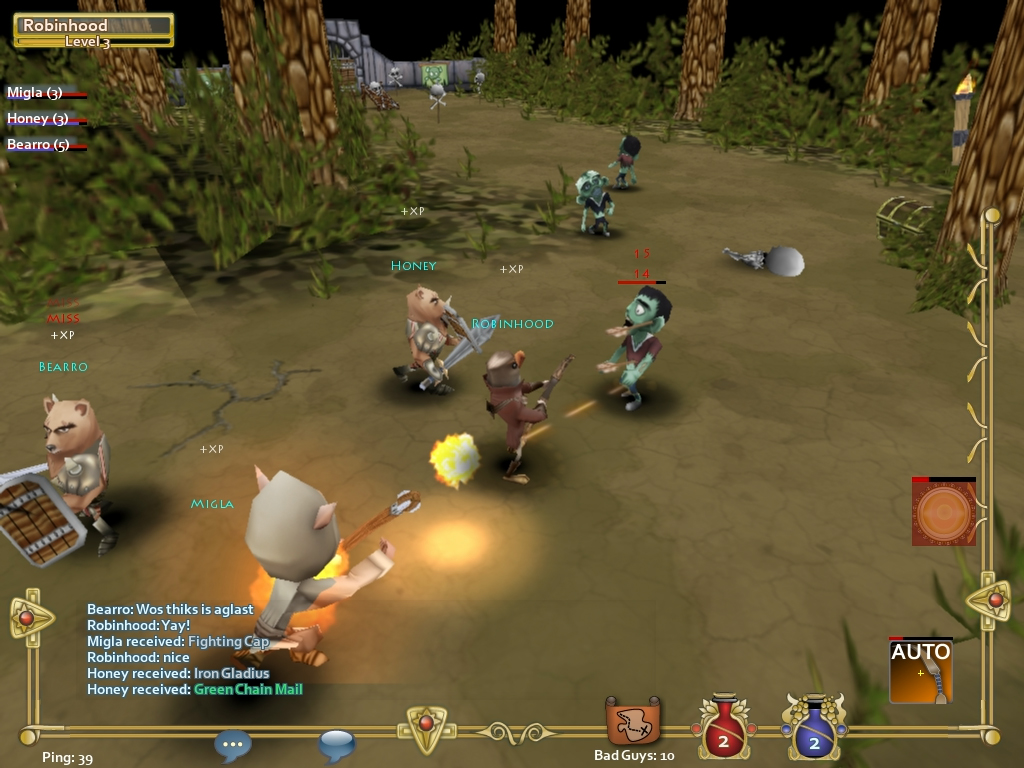The height and width of the screenshot is (768, 1024).
Task: Click the right side red gem button
Action: click(x=995, y=601)
